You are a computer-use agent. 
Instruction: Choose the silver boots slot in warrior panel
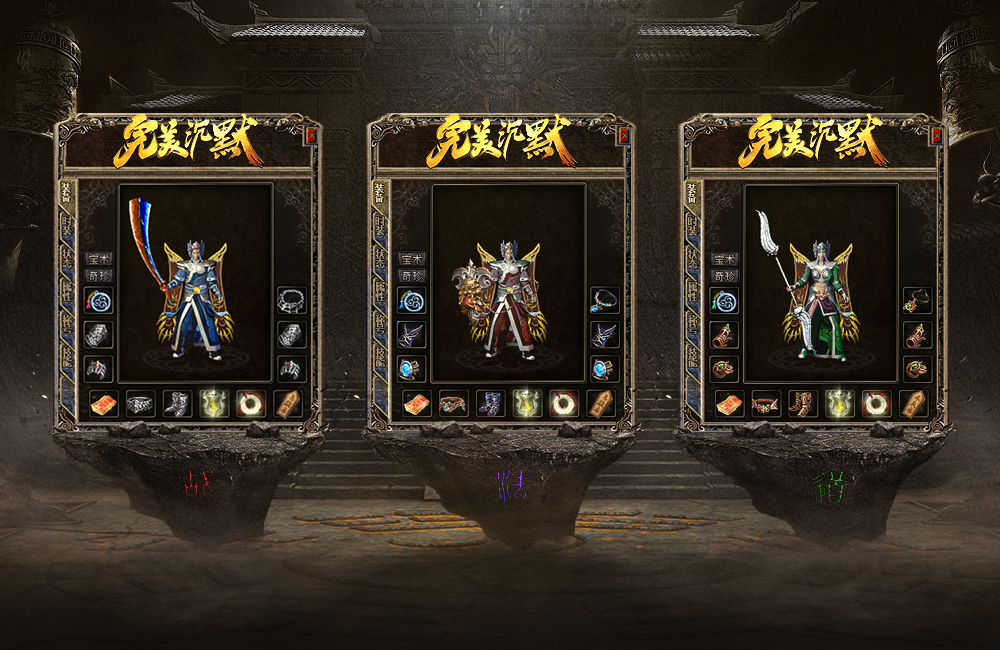pos(177,403)
